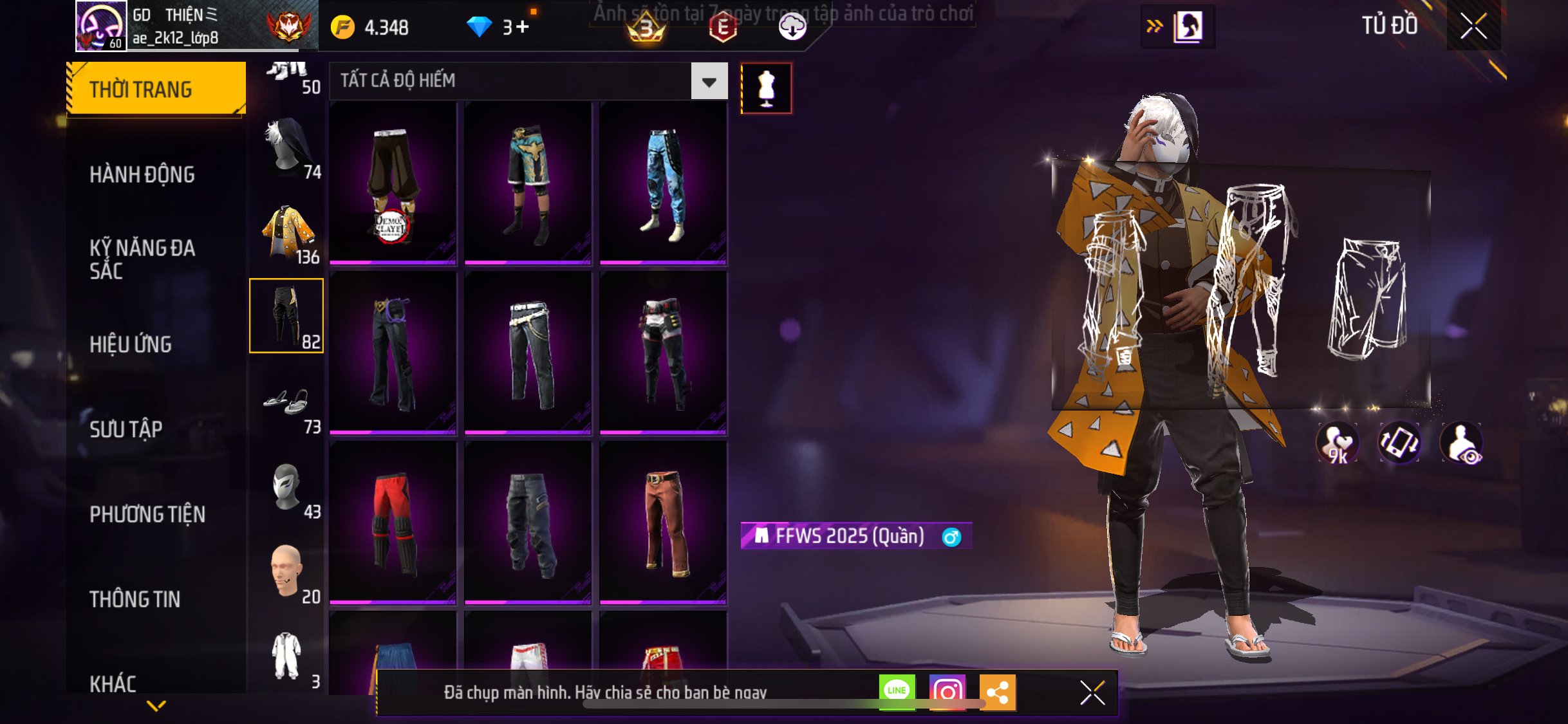Select the bald head face category
Image resolution: width=1568 pixels, height=724 pixels.
[x=287, y=571]
